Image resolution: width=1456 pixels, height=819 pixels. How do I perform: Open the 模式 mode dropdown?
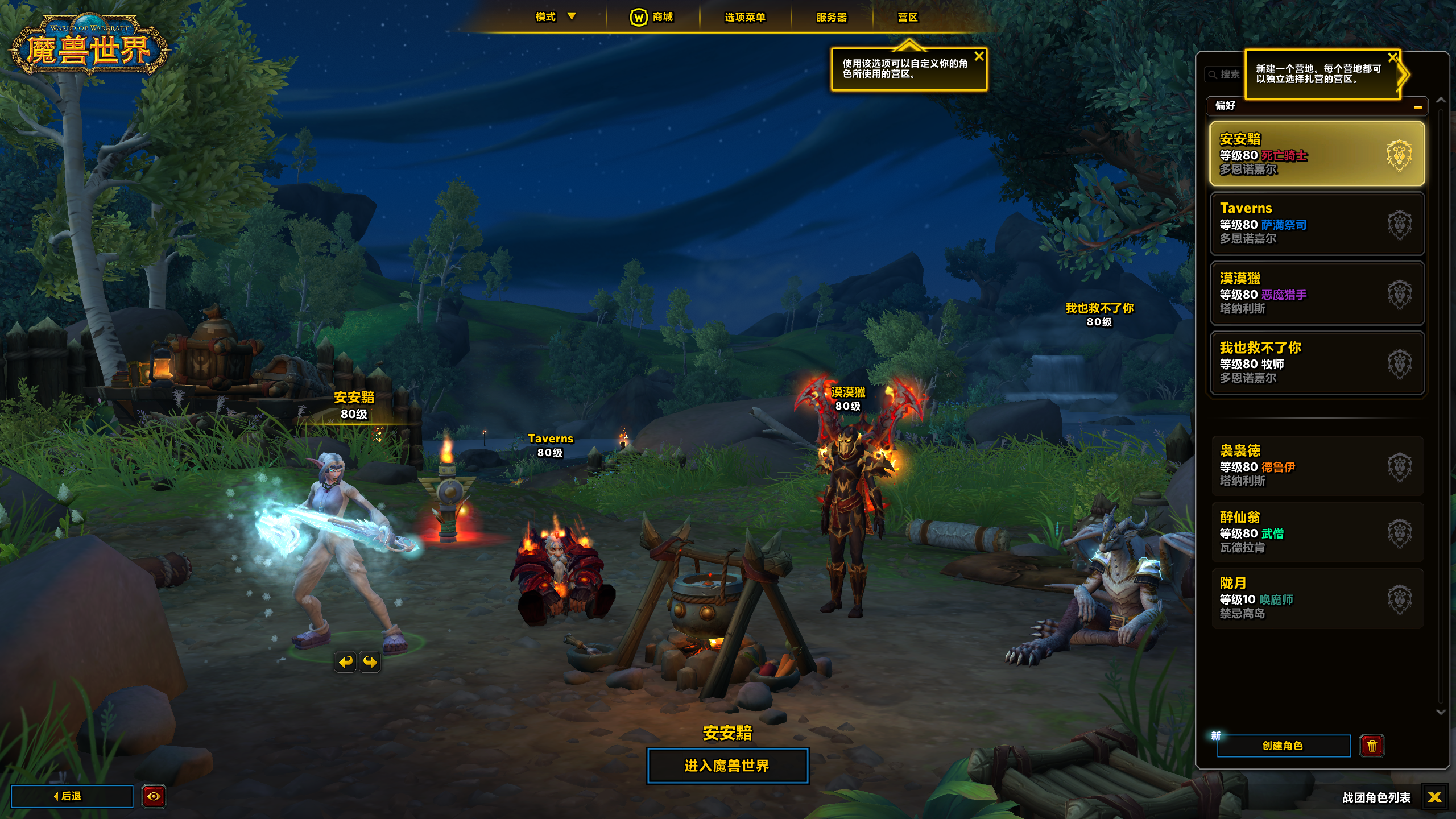pyautogui.click(x=555, y=17)
